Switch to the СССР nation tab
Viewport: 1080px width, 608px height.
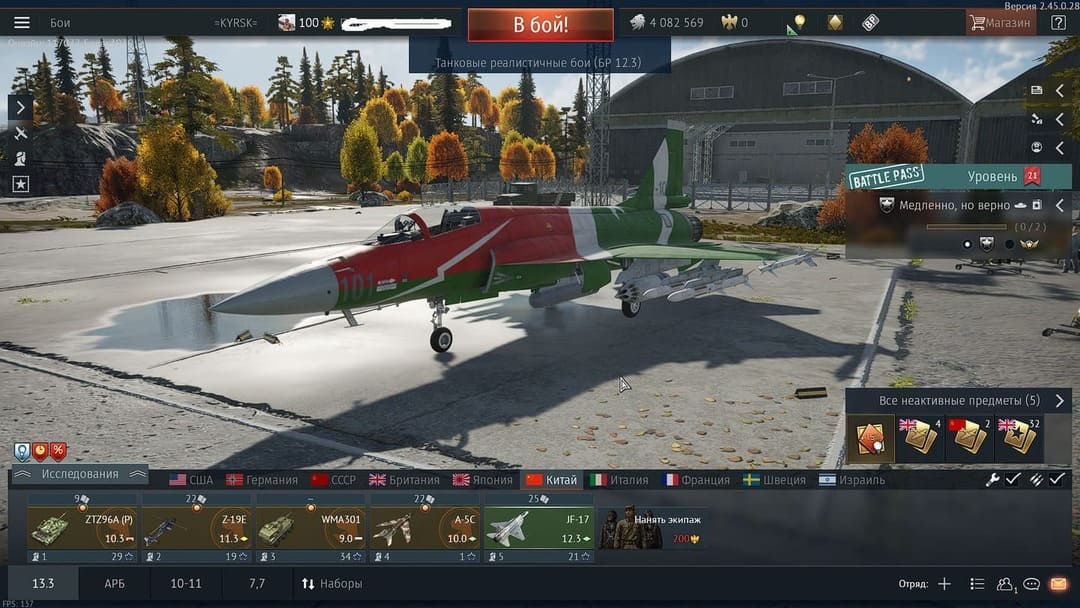[x=334, y=480]
